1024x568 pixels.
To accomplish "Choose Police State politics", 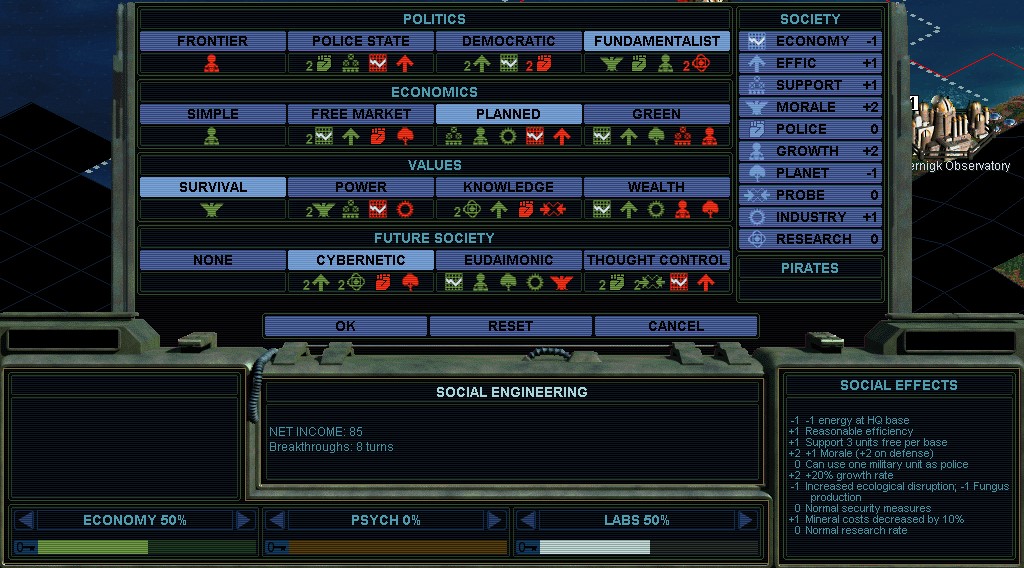I will point(361,41).
